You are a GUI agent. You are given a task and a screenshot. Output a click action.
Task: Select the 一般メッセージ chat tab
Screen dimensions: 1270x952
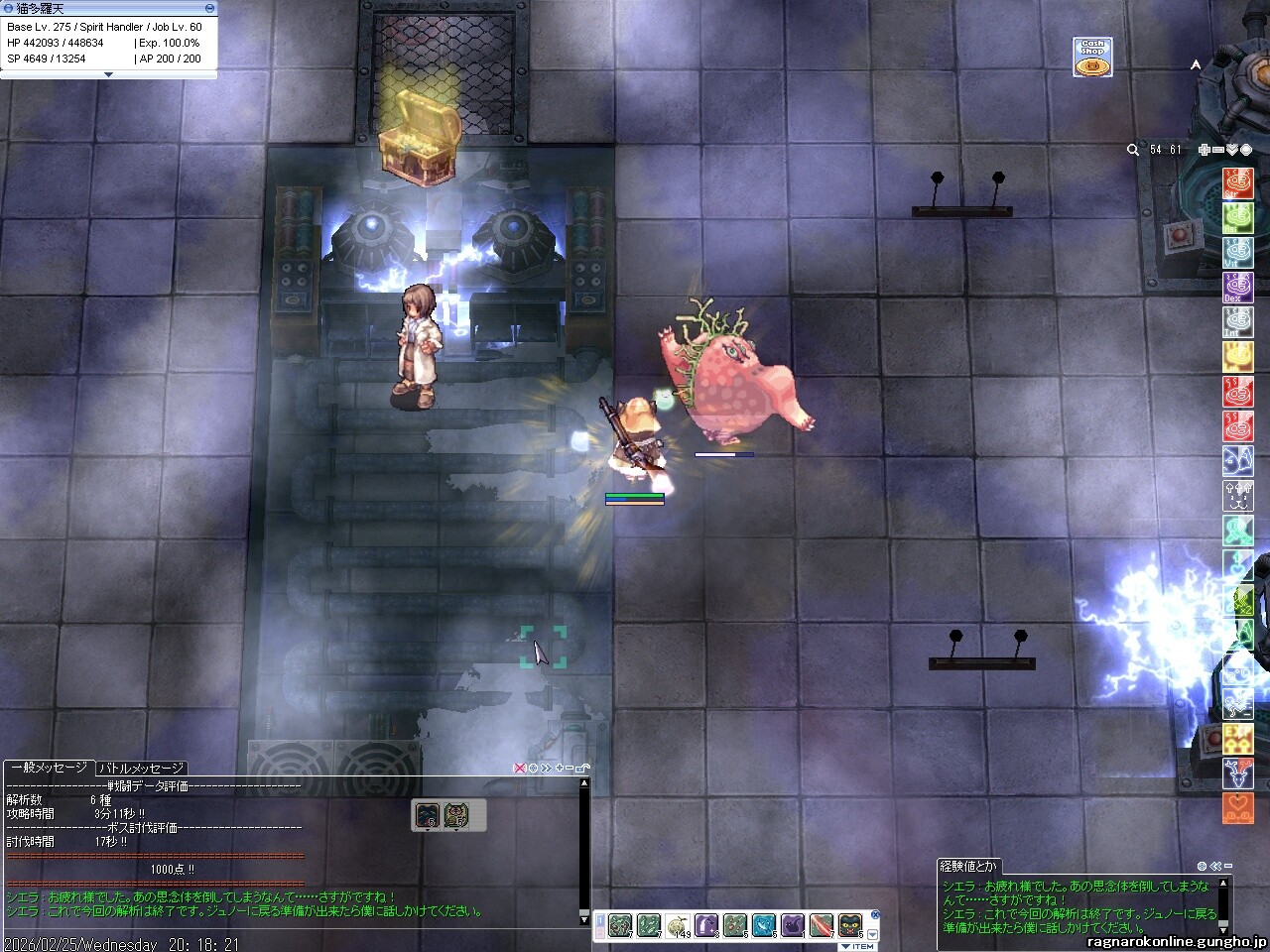tap(49, 768)
